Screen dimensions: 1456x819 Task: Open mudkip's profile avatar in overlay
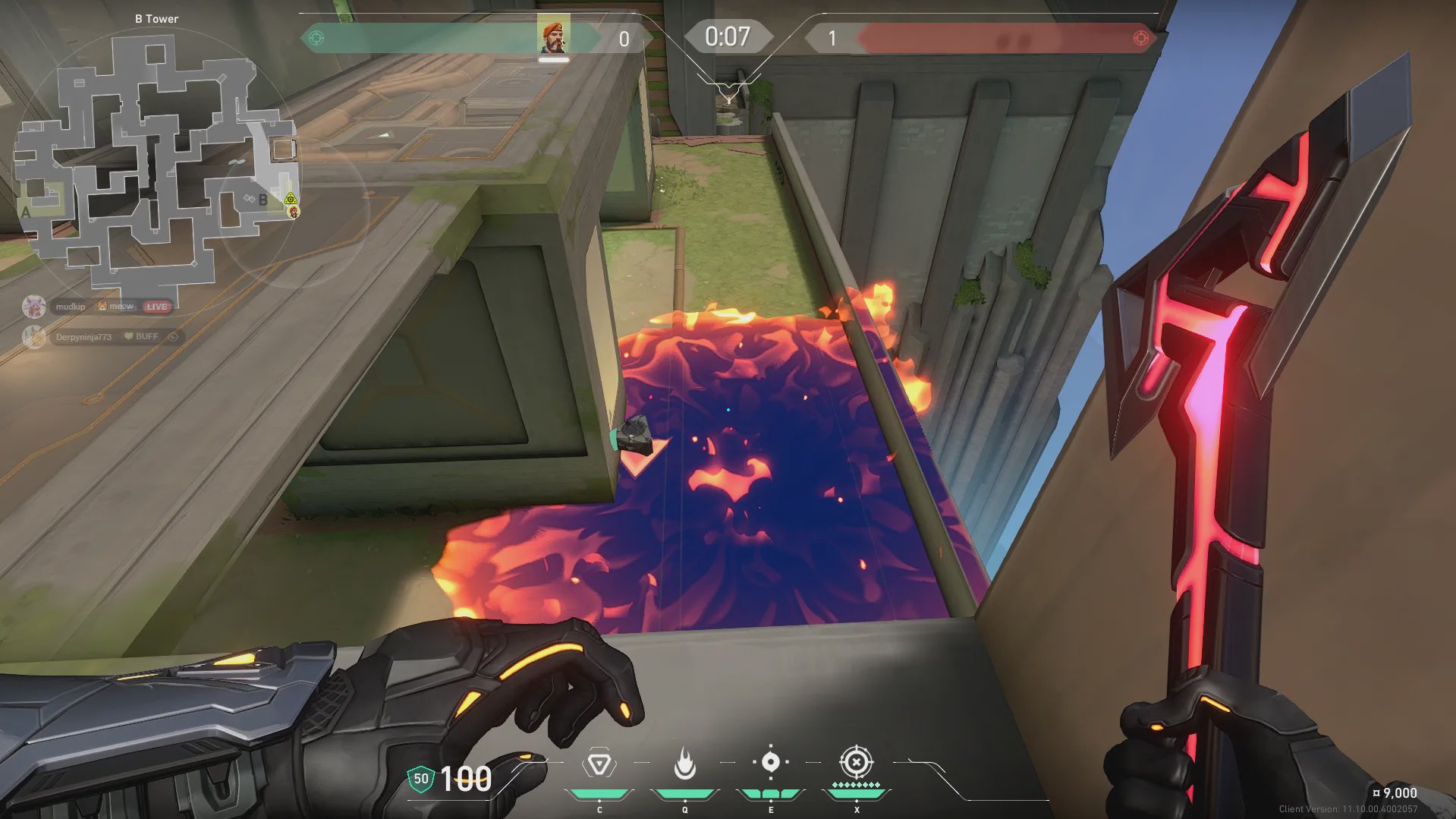[33, 306]
